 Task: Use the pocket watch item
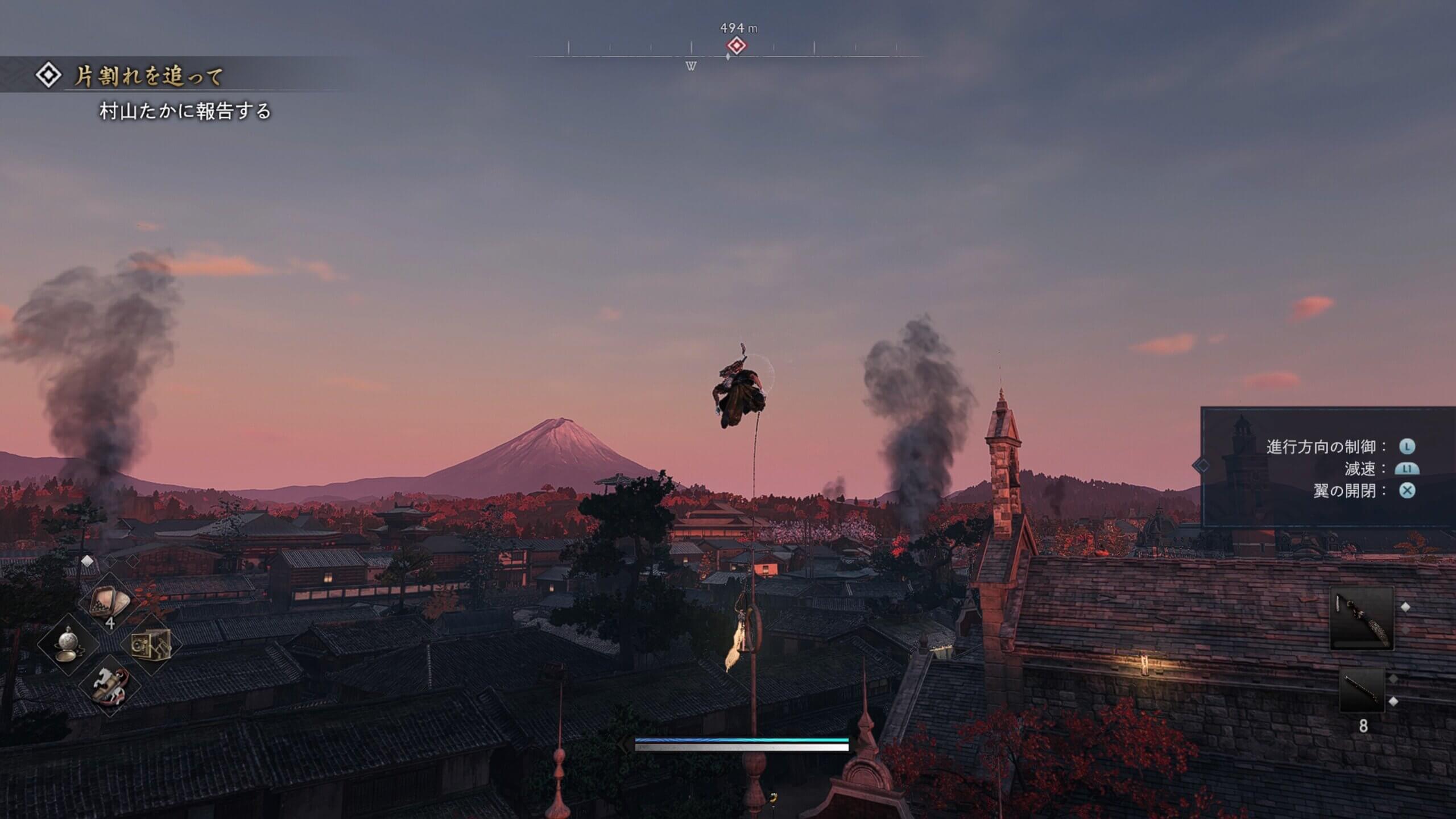[69, 644]
